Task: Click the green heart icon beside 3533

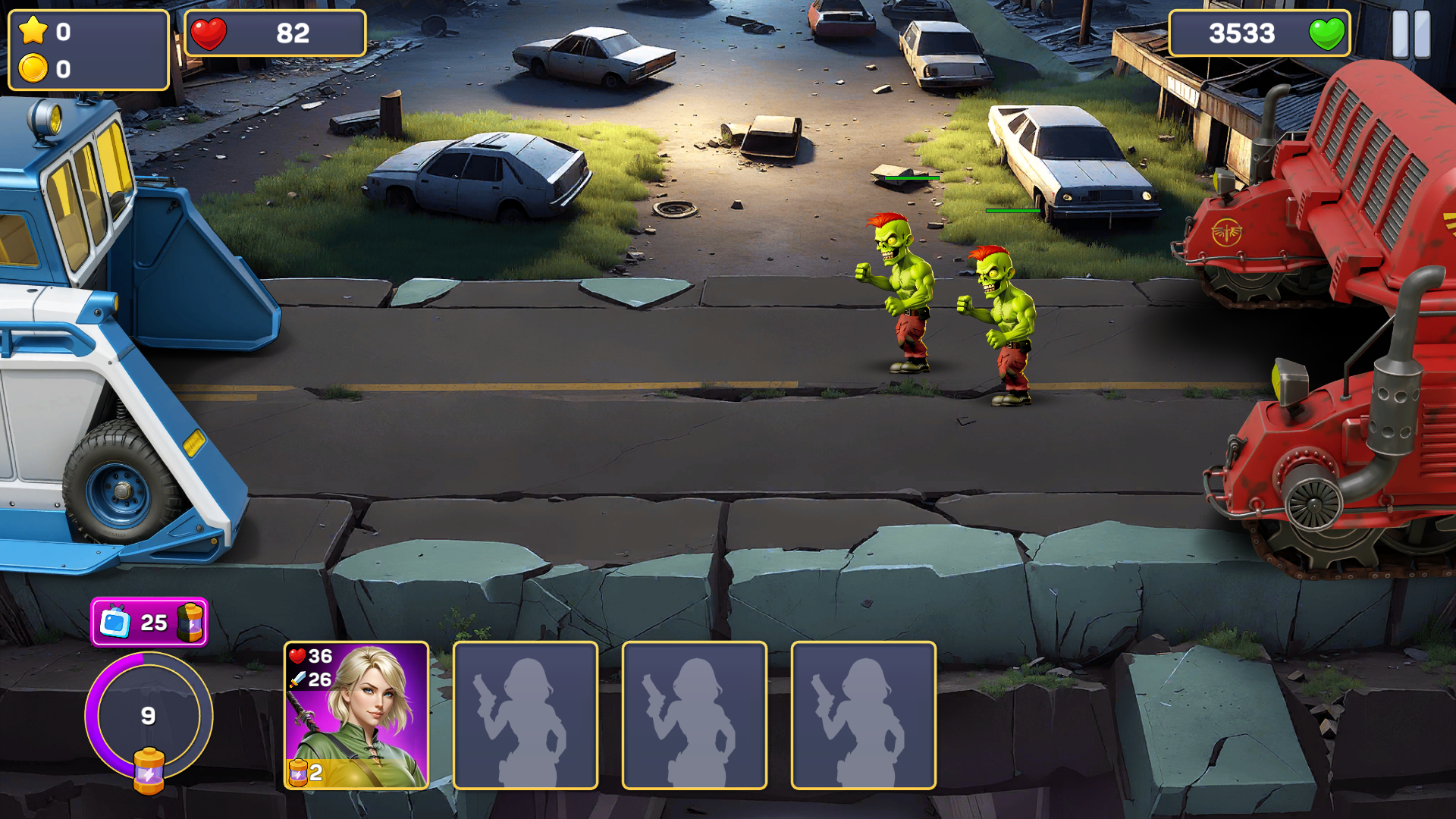Action: click(1326, 33)
